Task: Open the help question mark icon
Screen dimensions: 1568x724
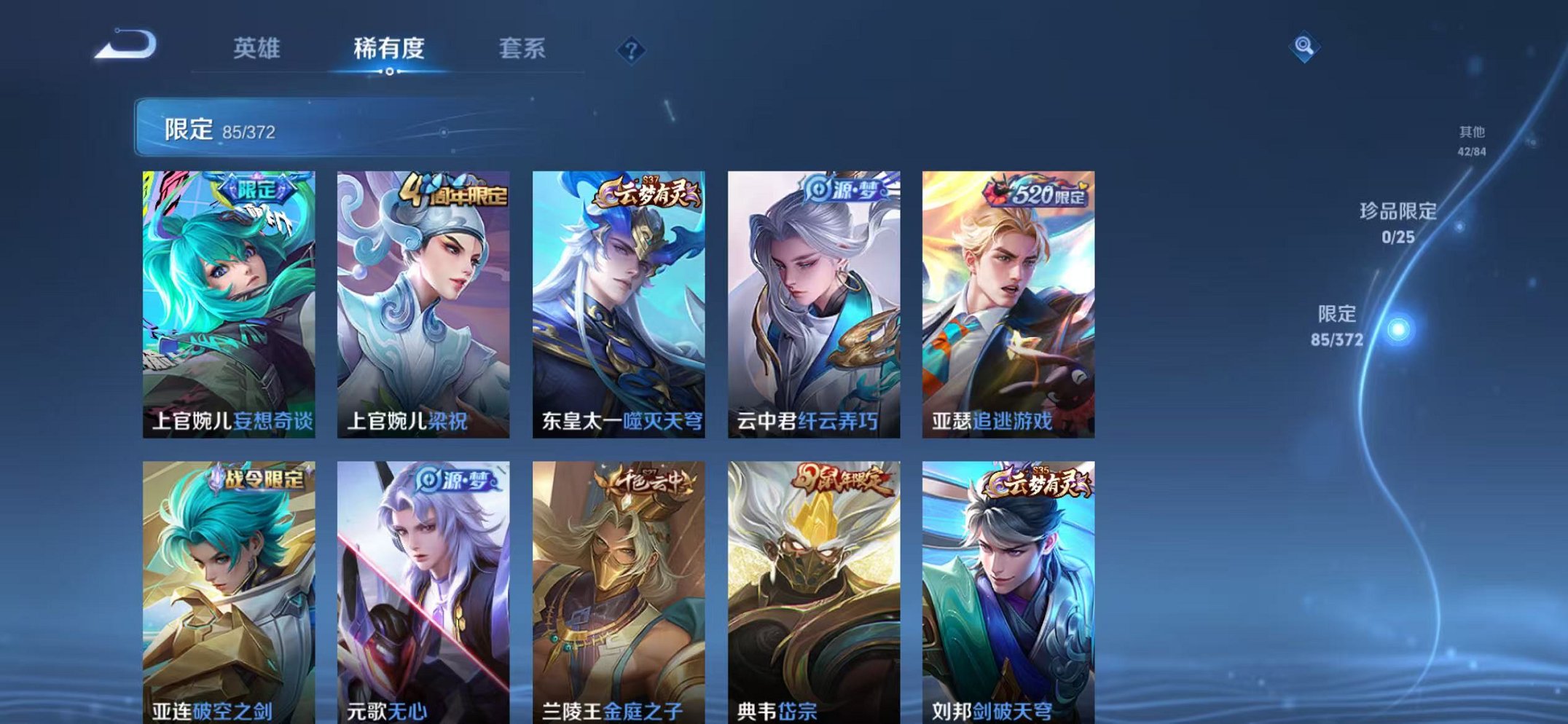Action: pyautogui.click(x=631, y=48)
